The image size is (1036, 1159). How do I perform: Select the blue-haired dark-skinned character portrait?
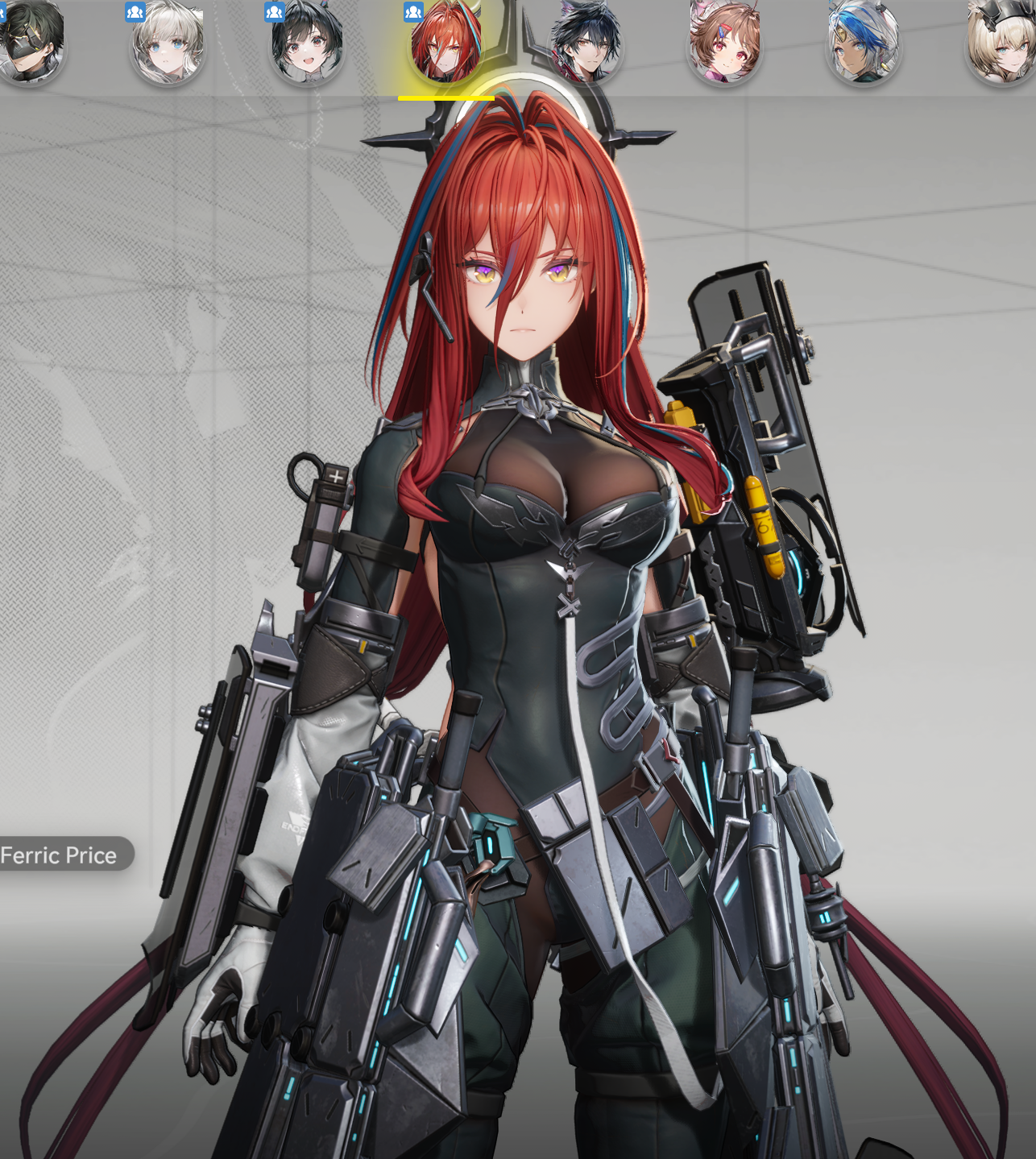pos(862,43)
